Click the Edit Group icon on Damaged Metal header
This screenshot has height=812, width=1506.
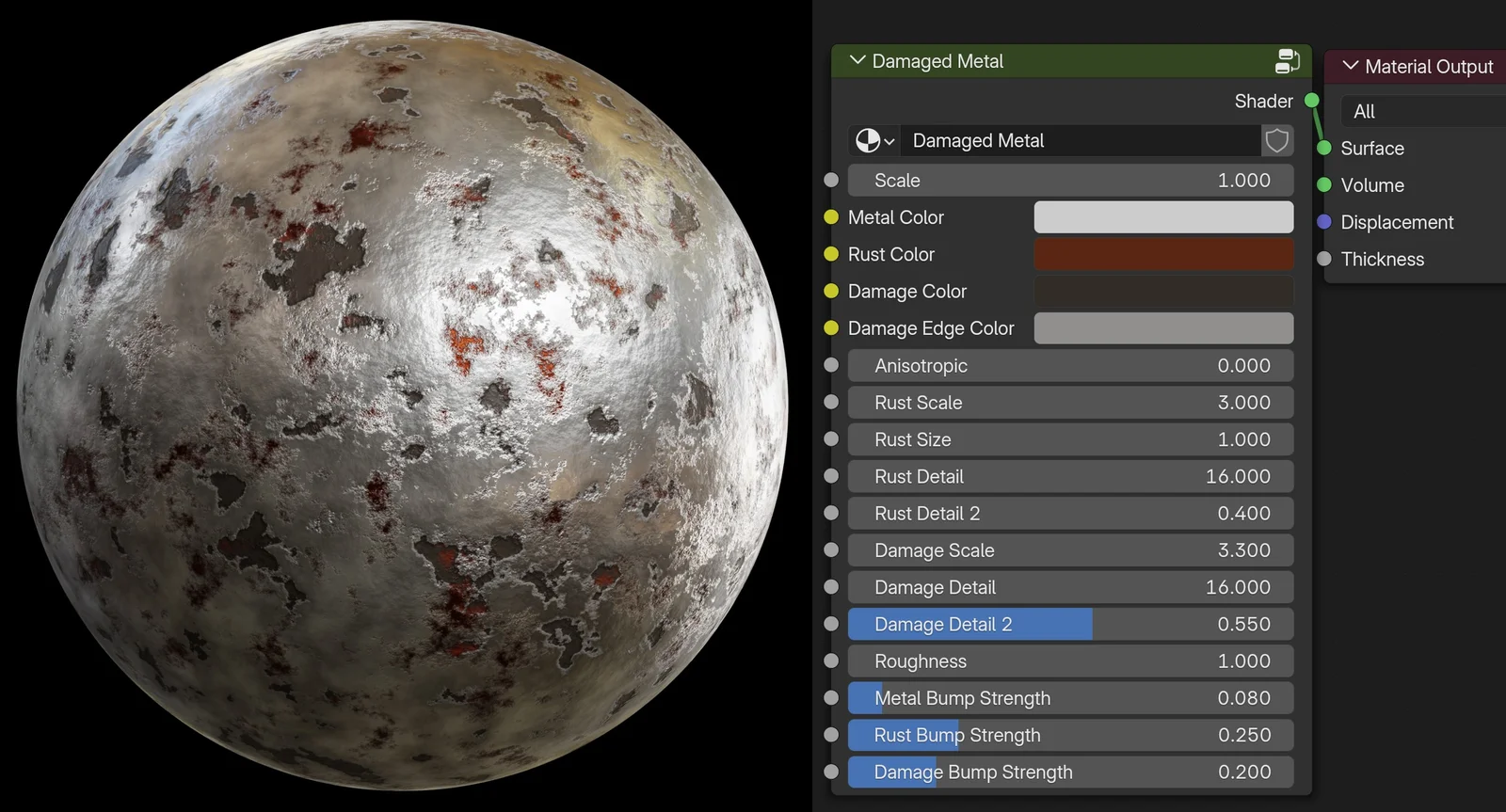[x=1287, y=60]
